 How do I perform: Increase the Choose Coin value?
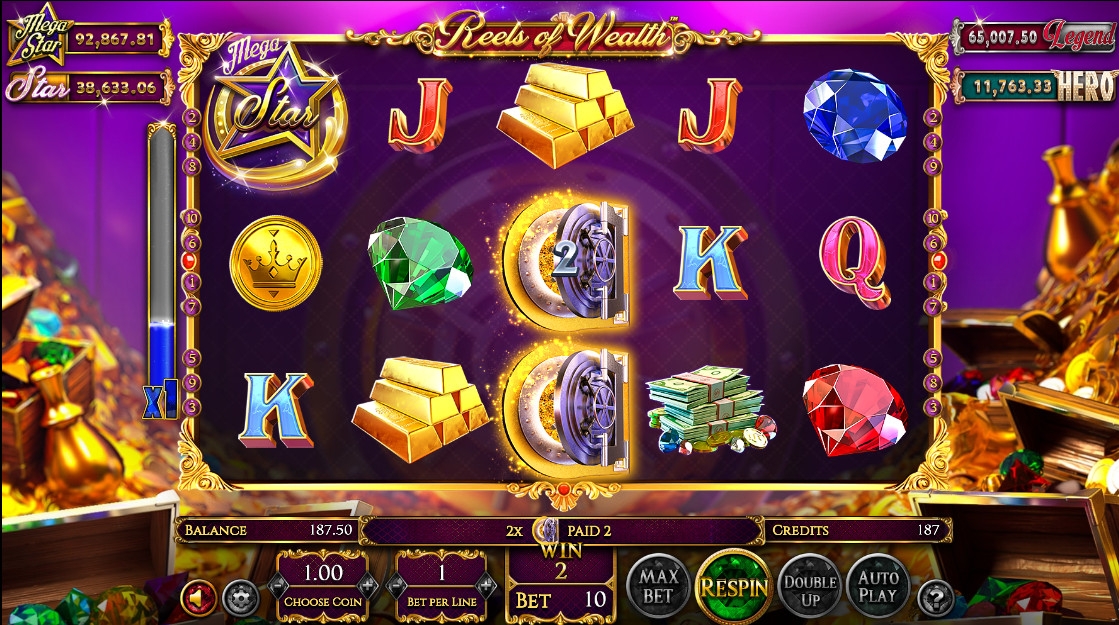pos(367,586)
